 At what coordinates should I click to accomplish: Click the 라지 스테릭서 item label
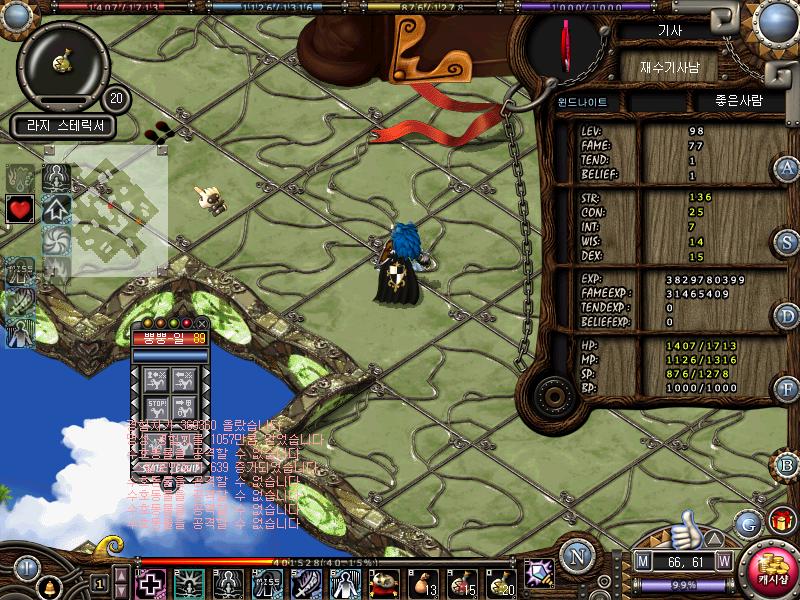coord(63,127)
